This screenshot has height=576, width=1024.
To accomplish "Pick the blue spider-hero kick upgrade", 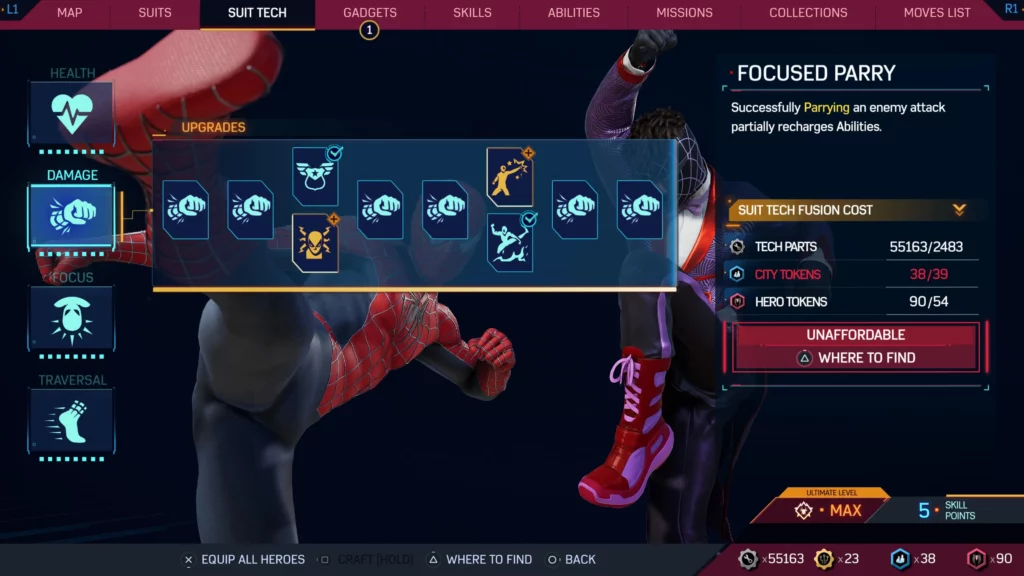I will point(510,243).
